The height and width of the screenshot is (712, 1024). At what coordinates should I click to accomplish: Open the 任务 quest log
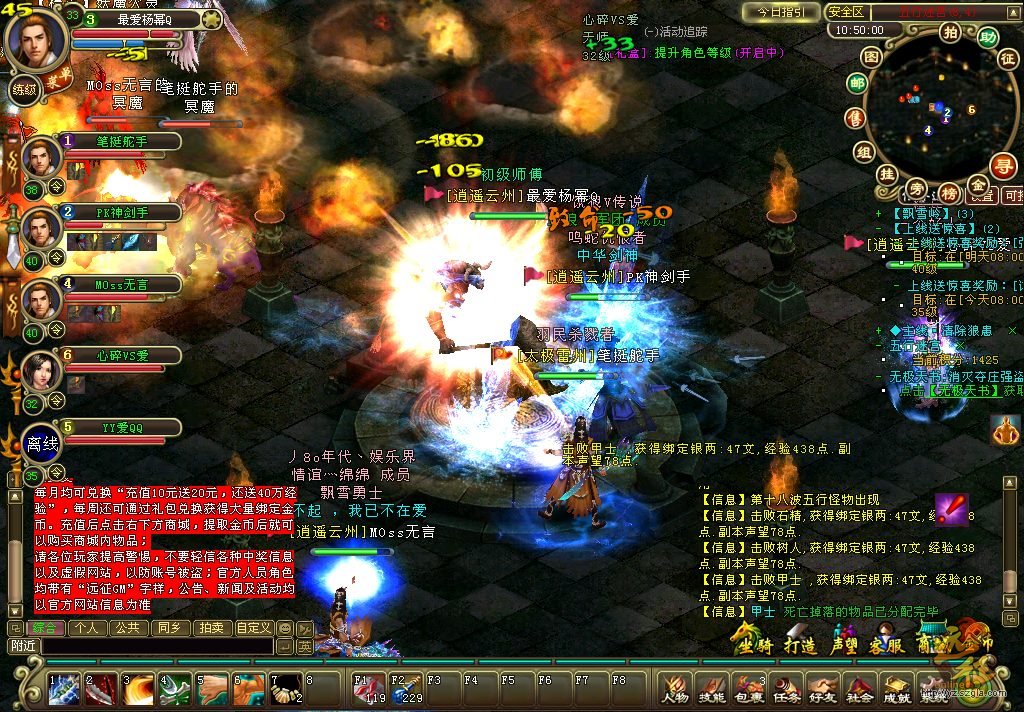(785, 689)
